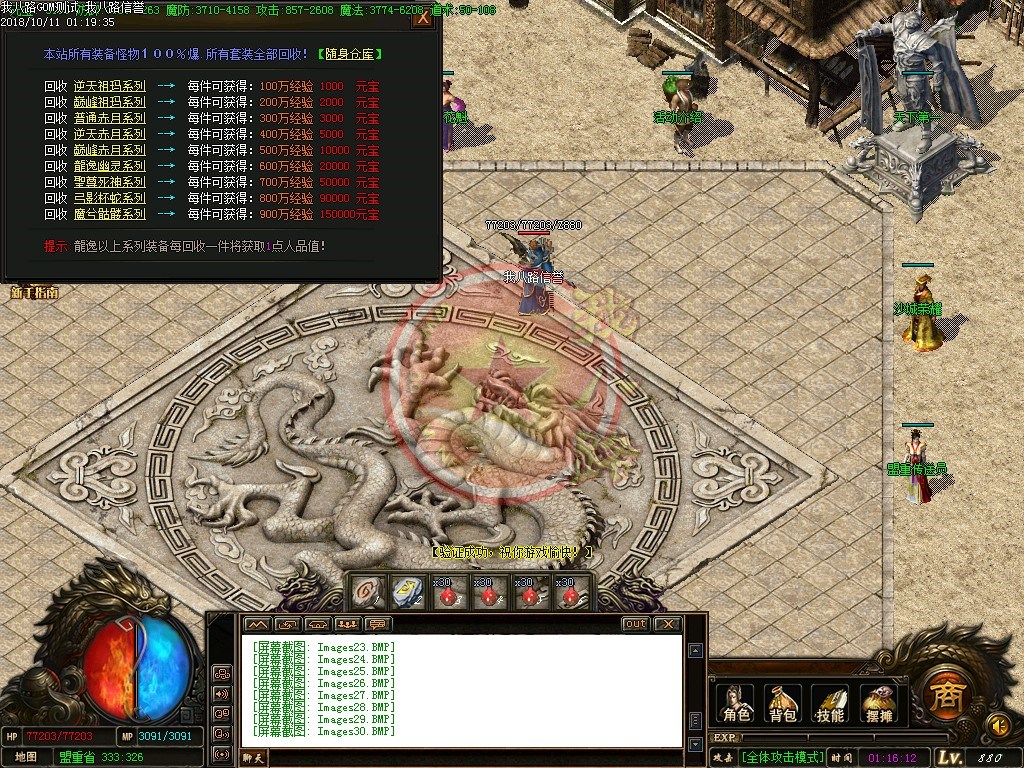
Task: Open the 背包 backpack inventory
Action: pos(783,703)
